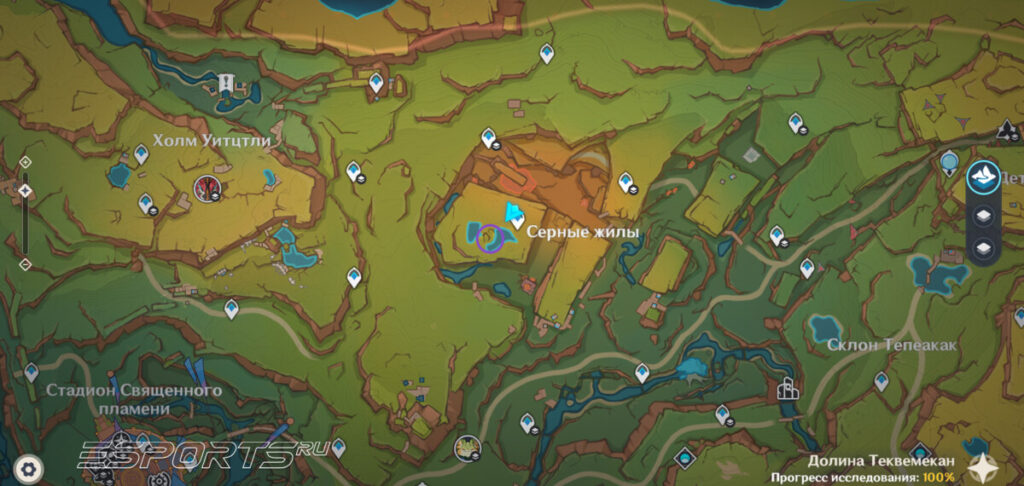The width and height of the screenshot is (1024, 486).
Task: Click the teleport waypoint at Склон Тепеакак
Action: (881, 381)
